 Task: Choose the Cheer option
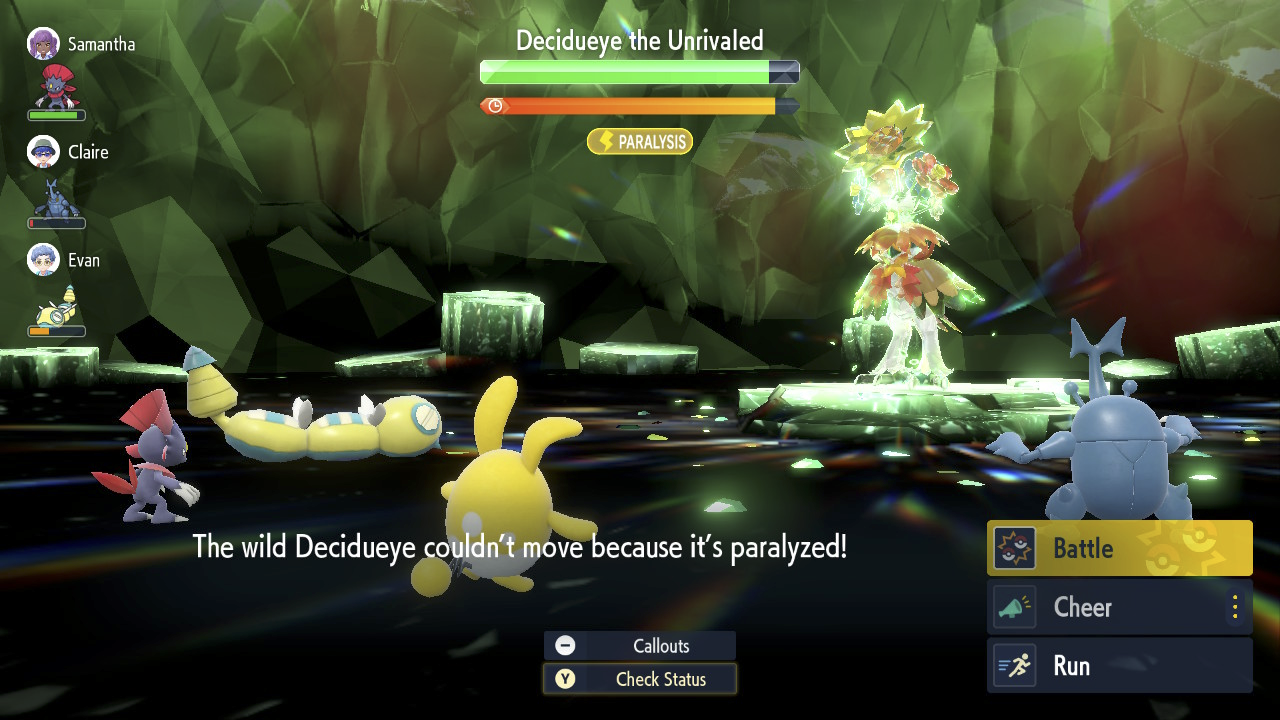point(1100,607)
